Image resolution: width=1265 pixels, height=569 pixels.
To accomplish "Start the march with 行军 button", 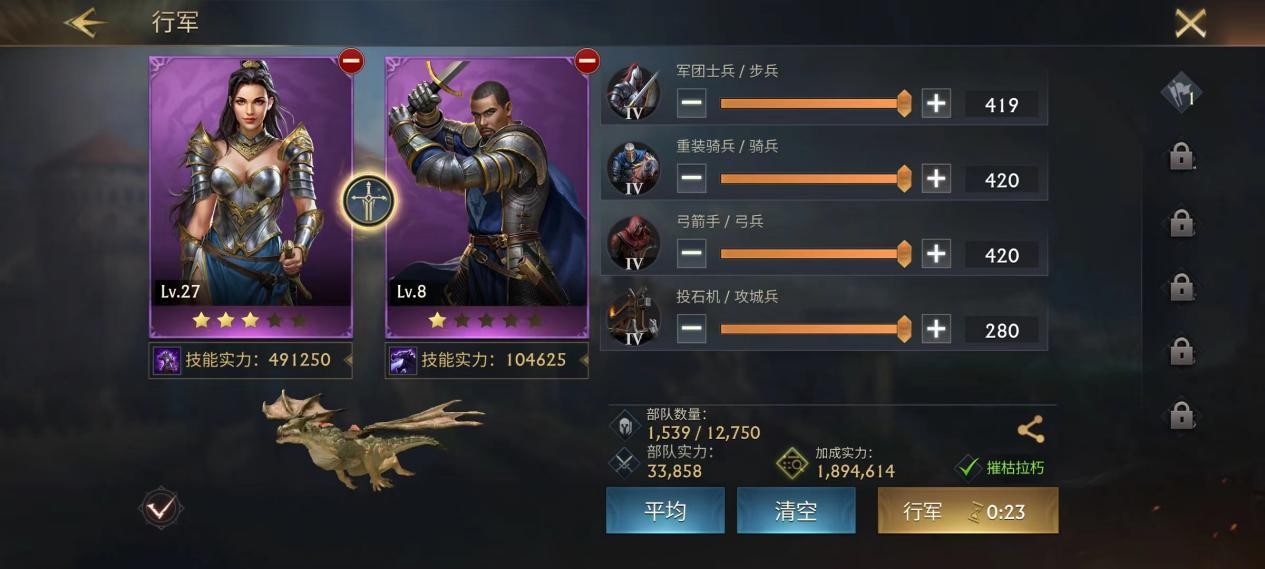I will [x=967, y=511].
